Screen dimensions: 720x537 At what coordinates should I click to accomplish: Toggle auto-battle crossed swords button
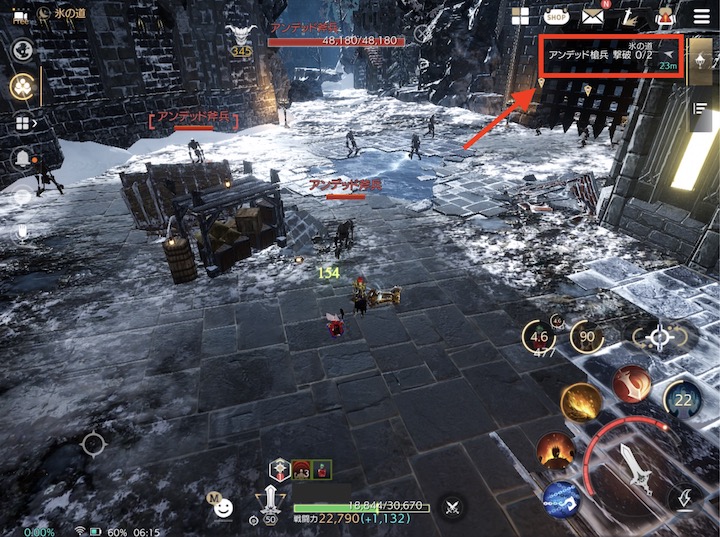(x=453, y=507)
